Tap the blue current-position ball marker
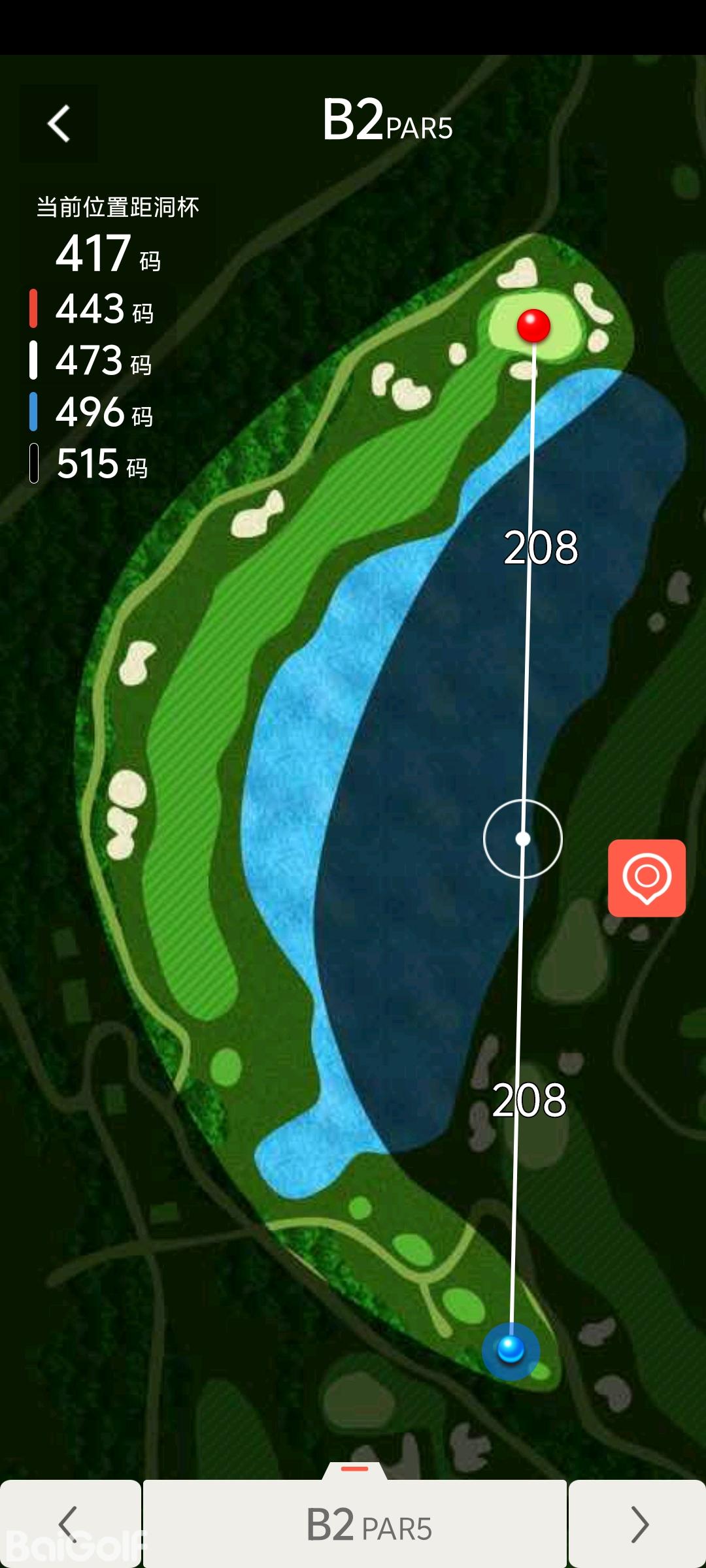 coord(511,1349)
